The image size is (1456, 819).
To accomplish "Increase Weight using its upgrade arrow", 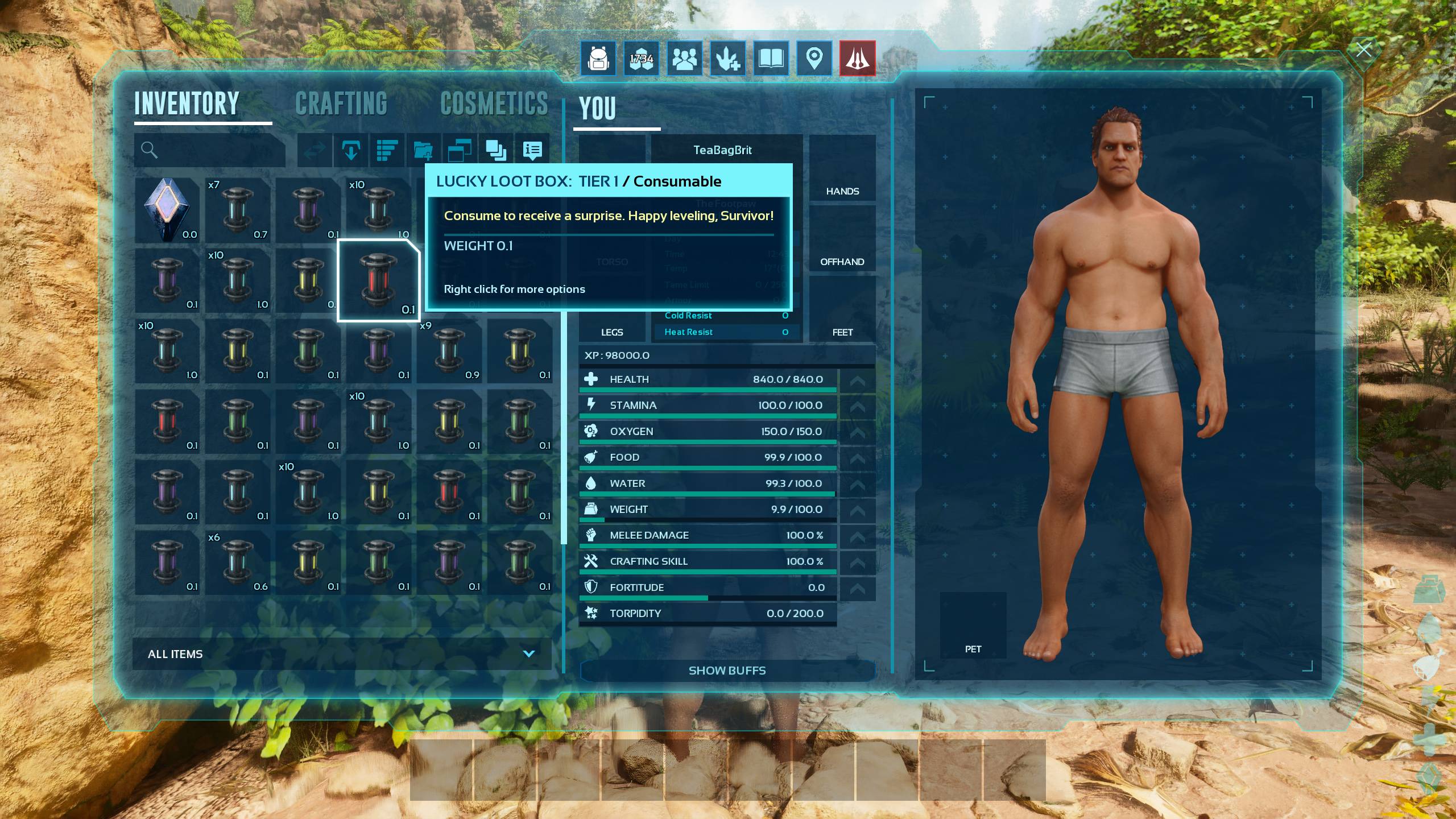I will point(857,510).
